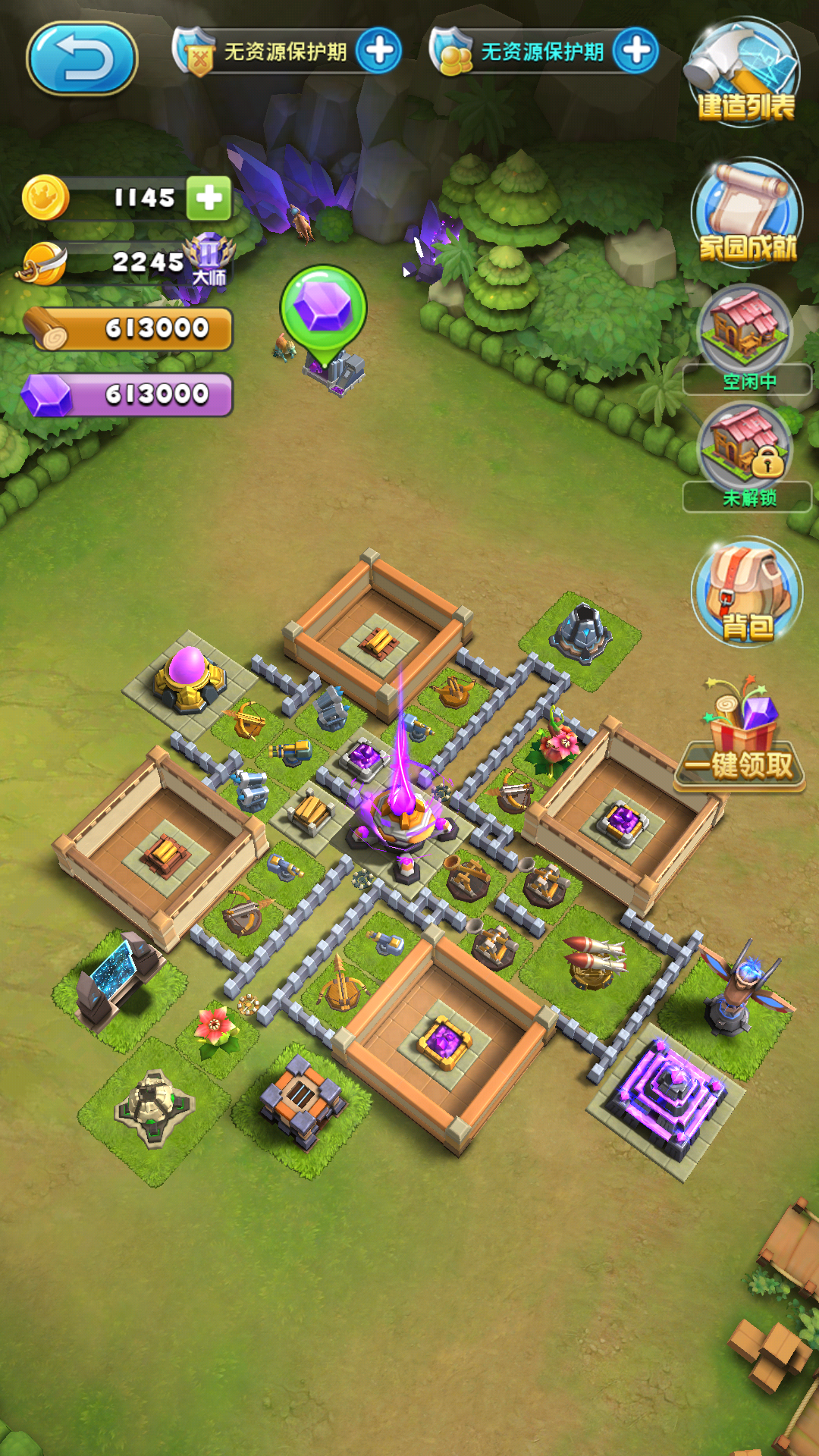
Task: Add protection with the gold-coins shield plus
Action: click(x=635, y=51)
